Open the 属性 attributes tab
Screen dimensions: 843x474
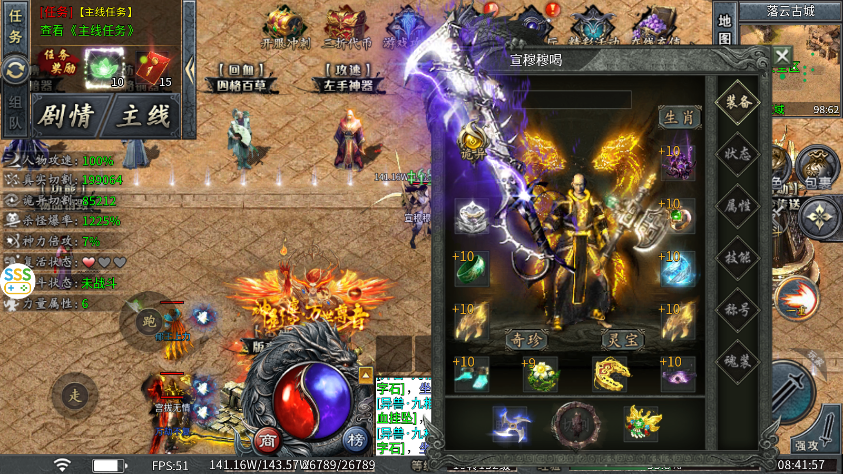pyautogui.click(x=739, y=205)
